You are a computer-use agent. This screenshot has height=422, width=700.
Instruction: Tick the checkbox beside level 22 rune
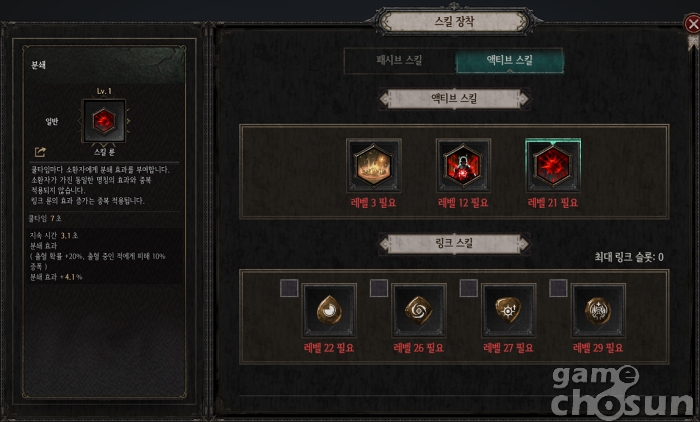[289, 288]
